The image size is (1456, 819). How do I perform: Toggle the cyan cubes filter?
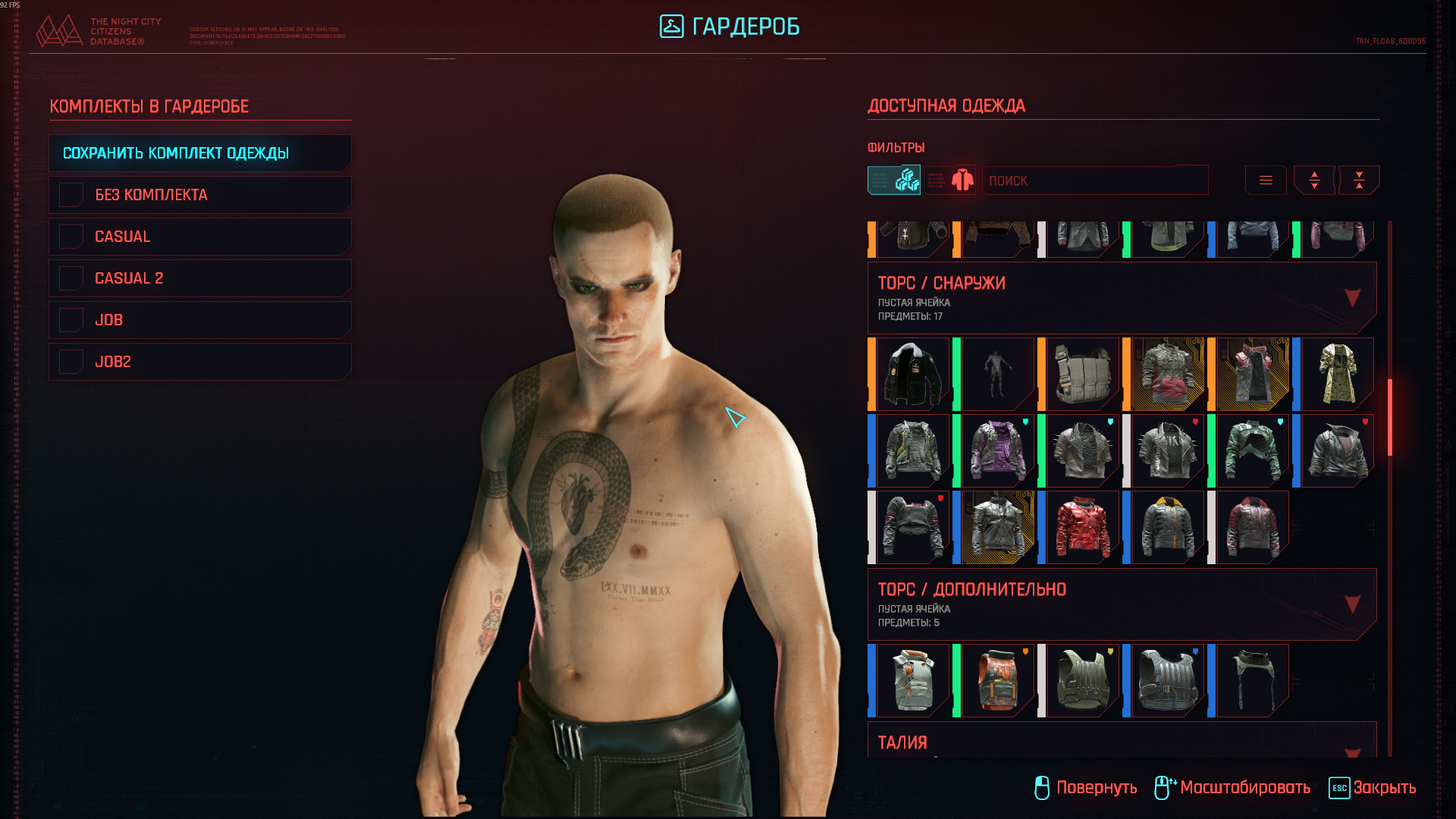pos(894,180)
